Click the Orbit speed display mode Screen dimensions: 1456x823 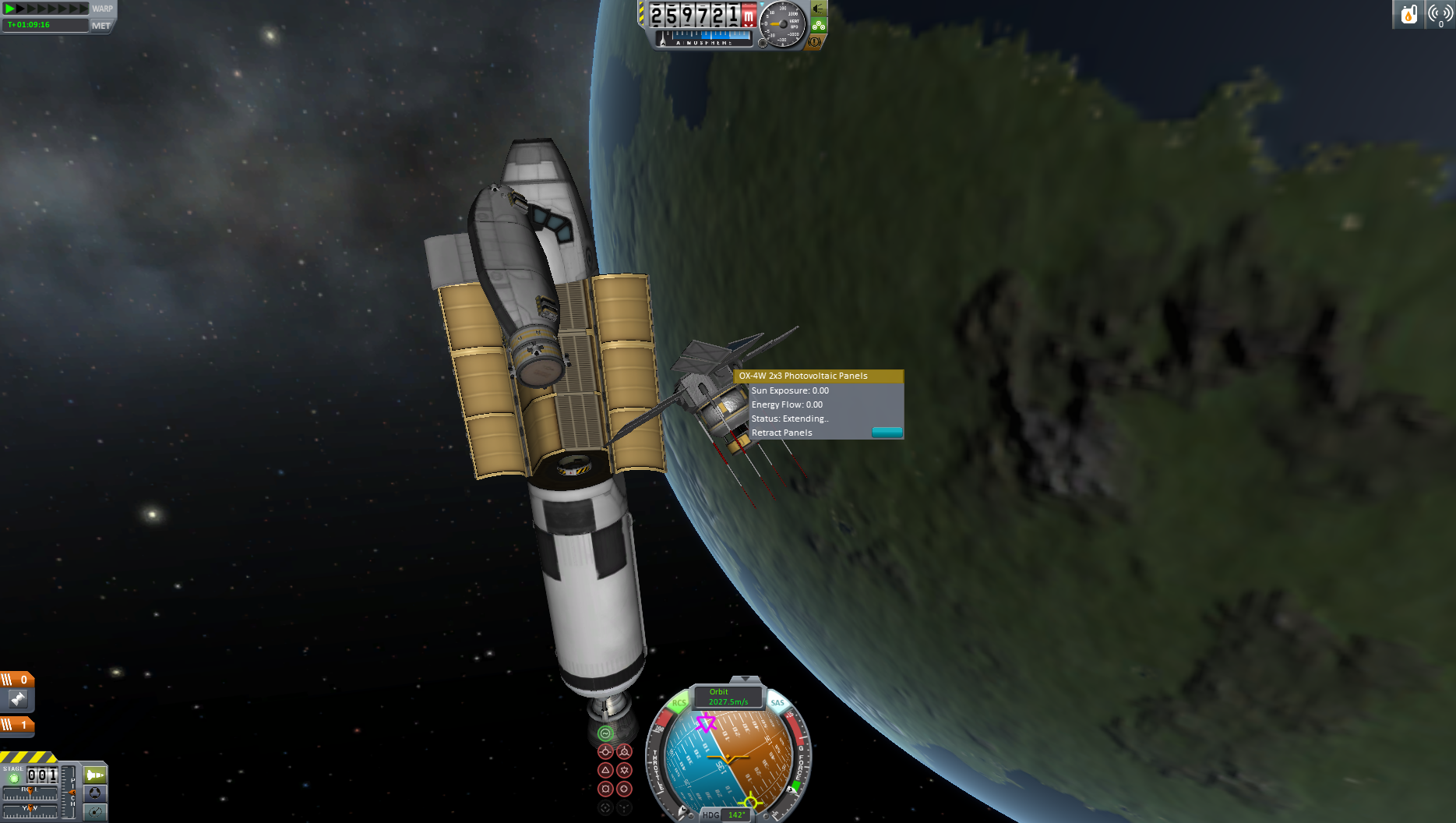[728, 697]
